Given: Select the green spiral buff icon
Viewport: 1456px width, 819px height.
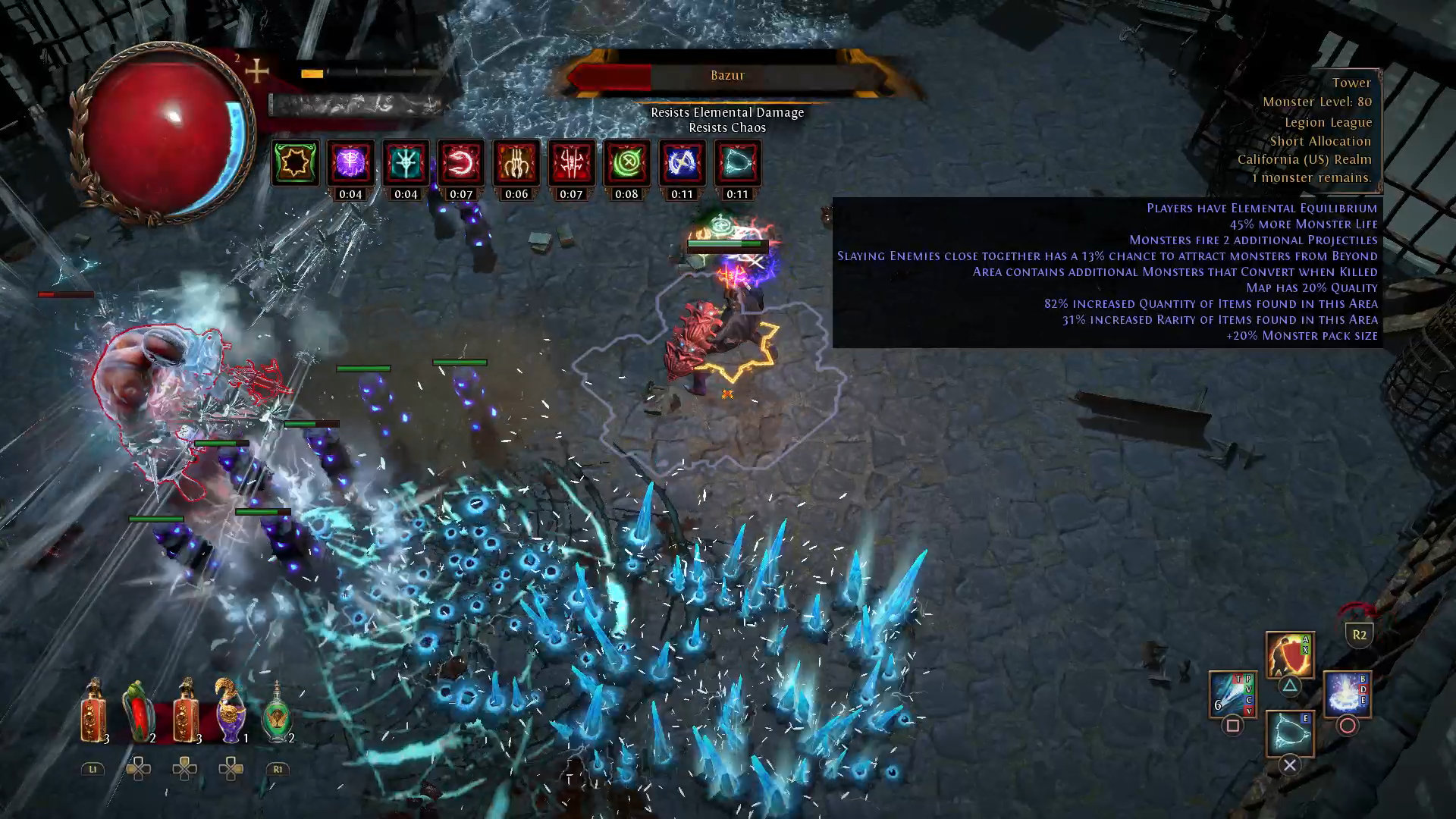Looking at the screenshot, I should [x=626, y=162].
